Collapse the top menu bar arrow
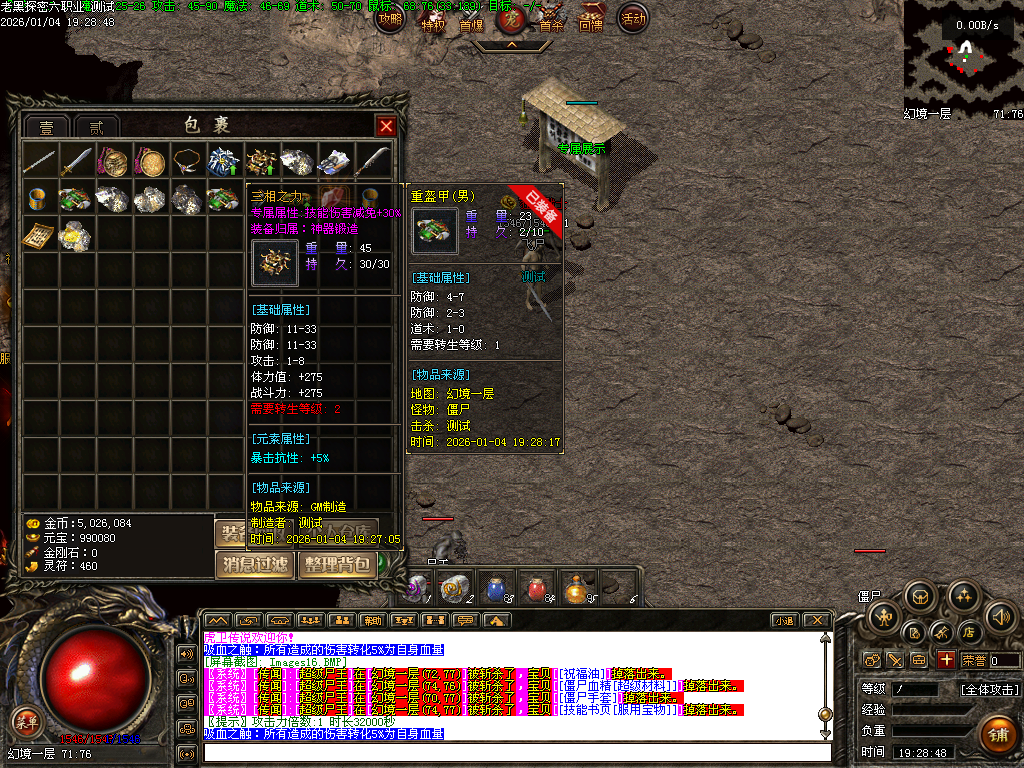This screenshot has width=1024, height=768. tap(511, 45)
